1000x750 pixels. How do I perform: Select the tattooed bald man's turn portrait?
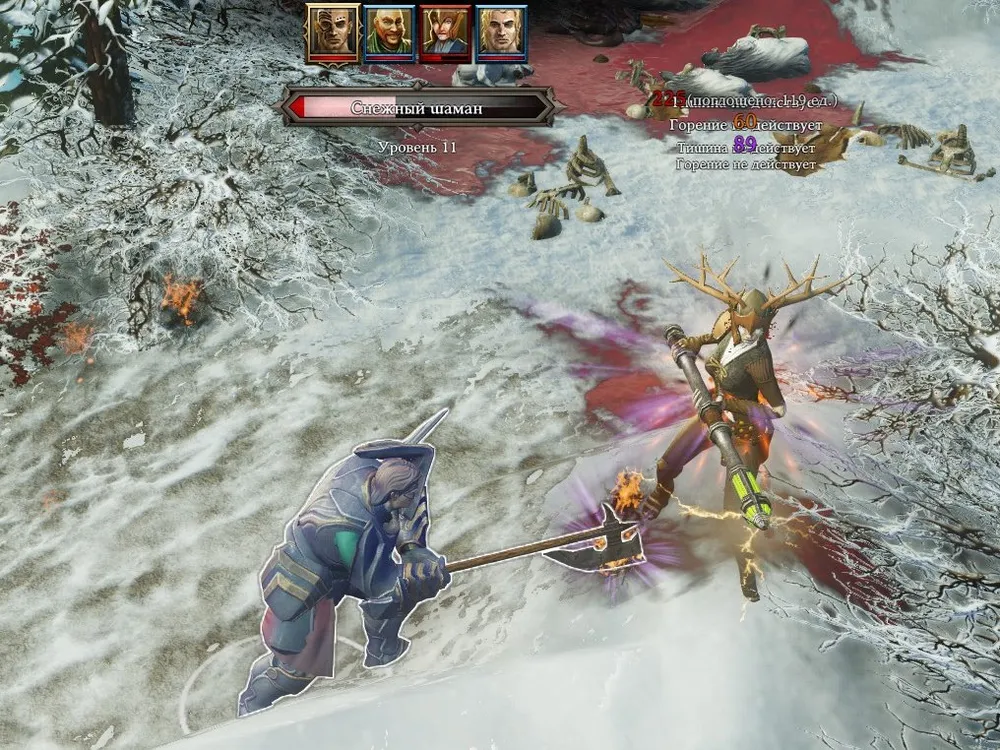coord(333,32)
